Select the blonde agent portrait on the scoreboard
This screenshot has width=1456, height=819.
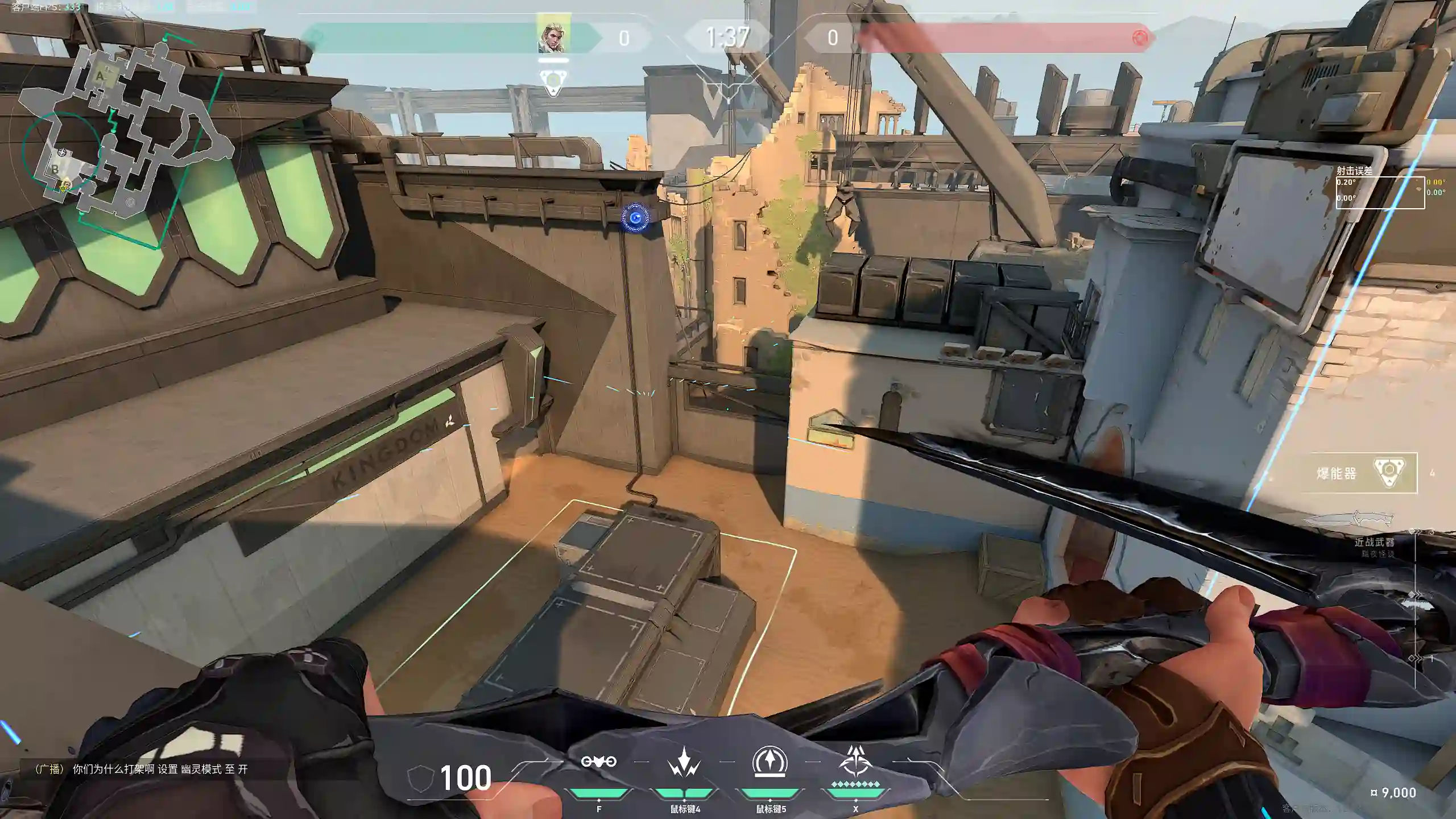(553, 36)
